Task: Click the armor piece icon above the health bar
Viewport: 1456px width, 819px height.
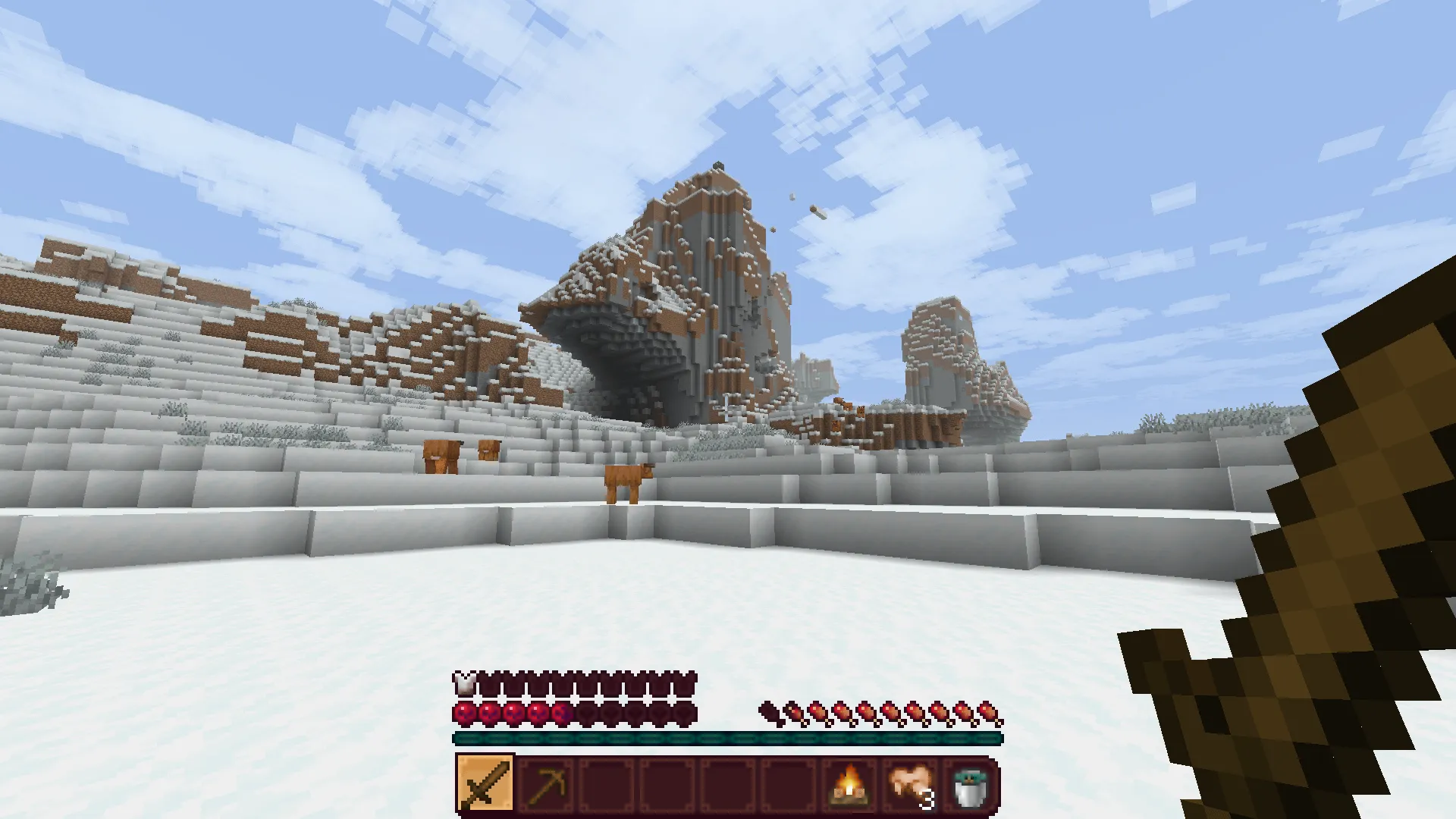Action: (x=466, y=685)
